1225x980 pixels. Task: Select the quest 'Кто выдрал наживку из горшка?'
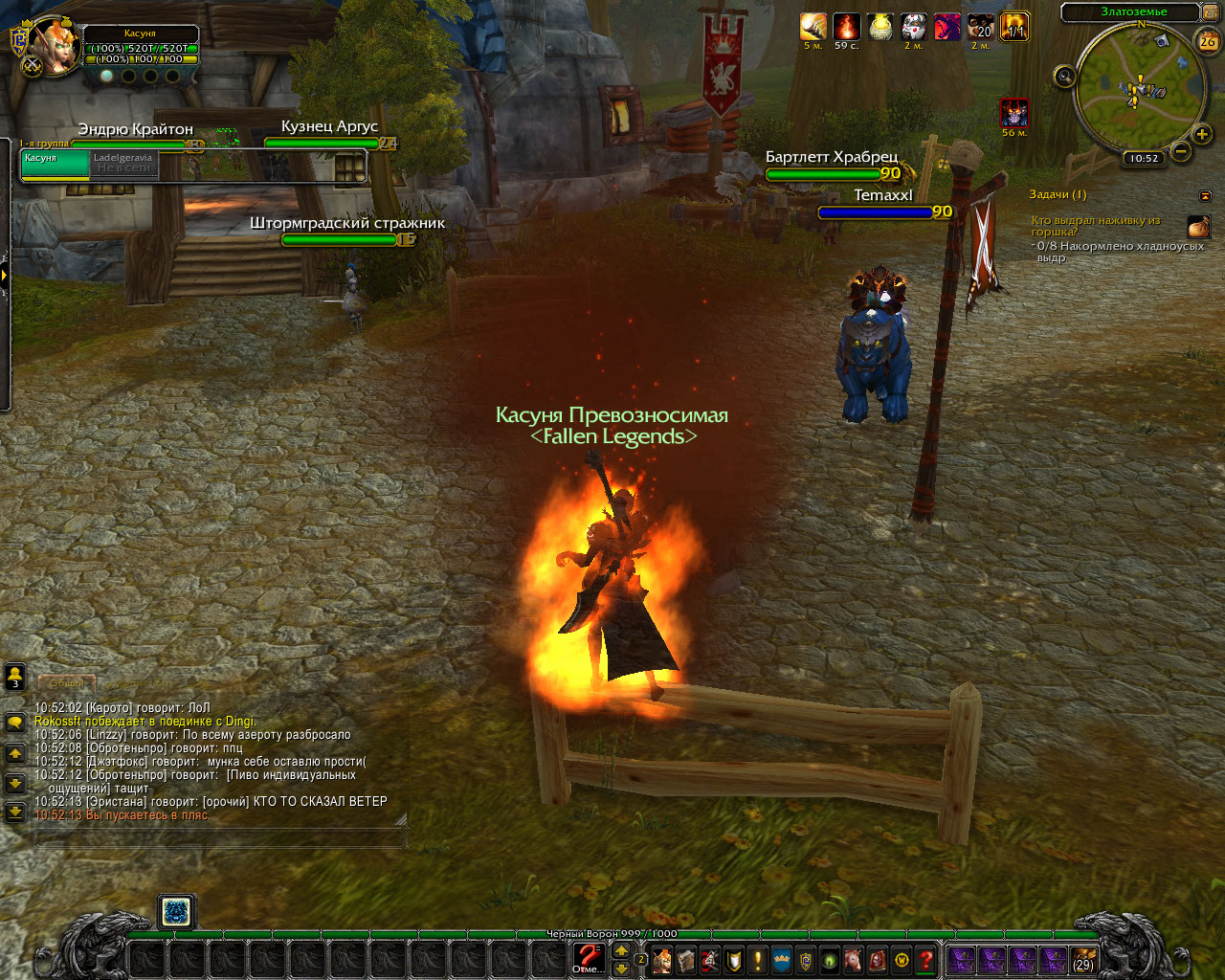(1095, 226)
